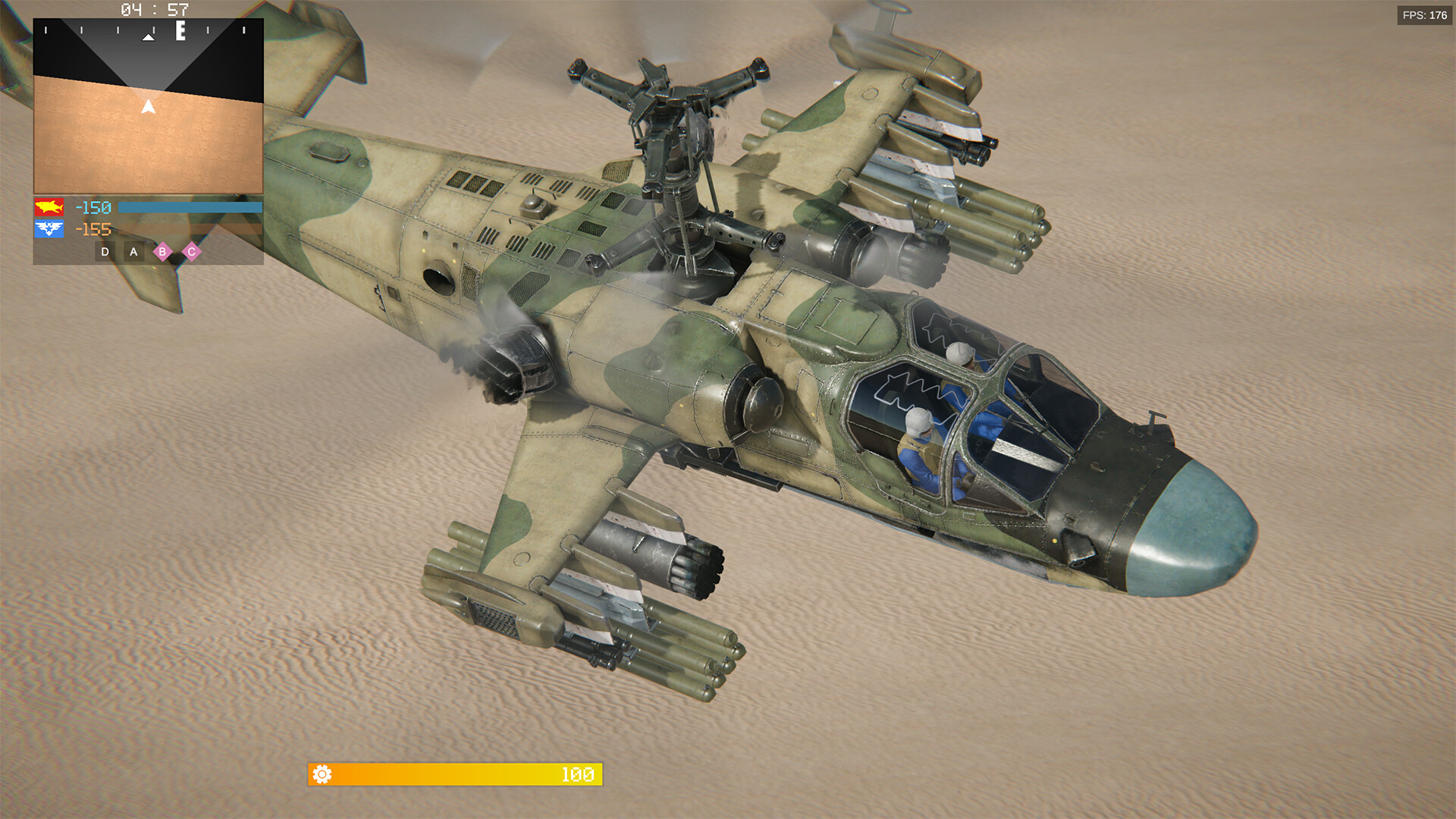Image resolution: width=1456 pixels, height=819 pixels.
Task: Click the shark team score reading -150
Action: (x=93, y=206)
